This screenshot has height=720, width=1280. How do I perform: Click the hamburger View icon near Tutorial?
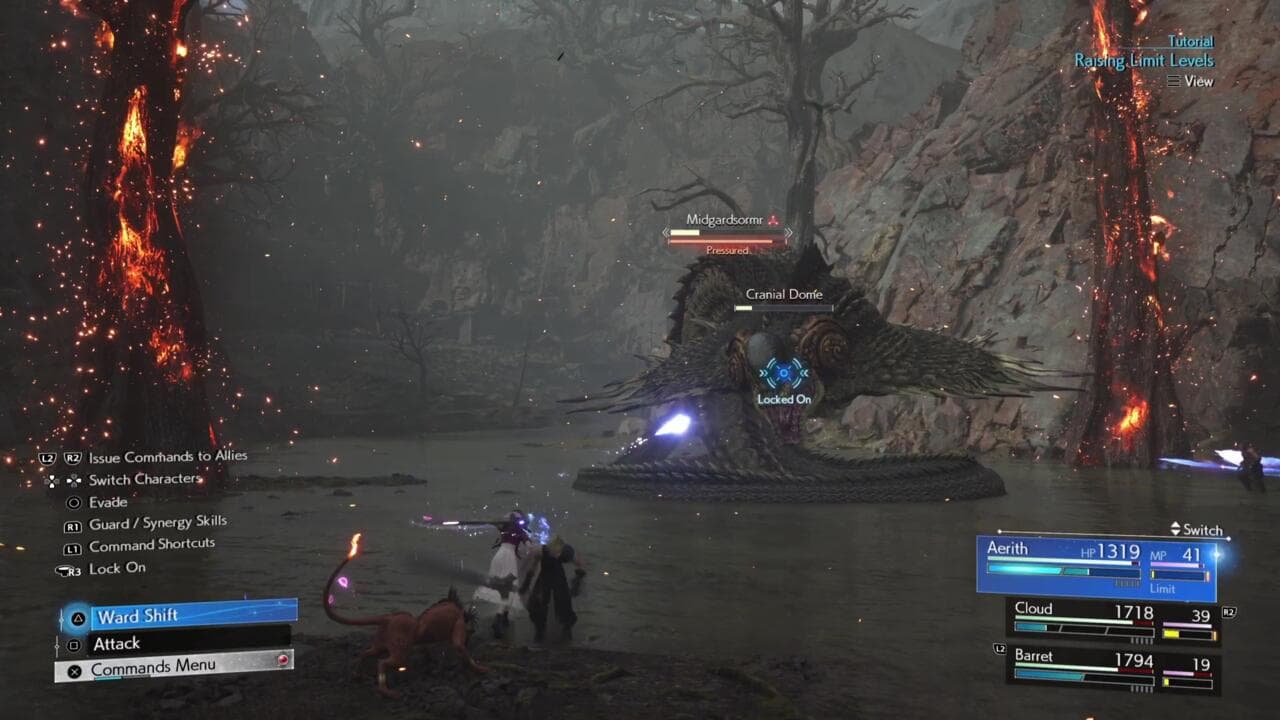tap(1176, 81)
